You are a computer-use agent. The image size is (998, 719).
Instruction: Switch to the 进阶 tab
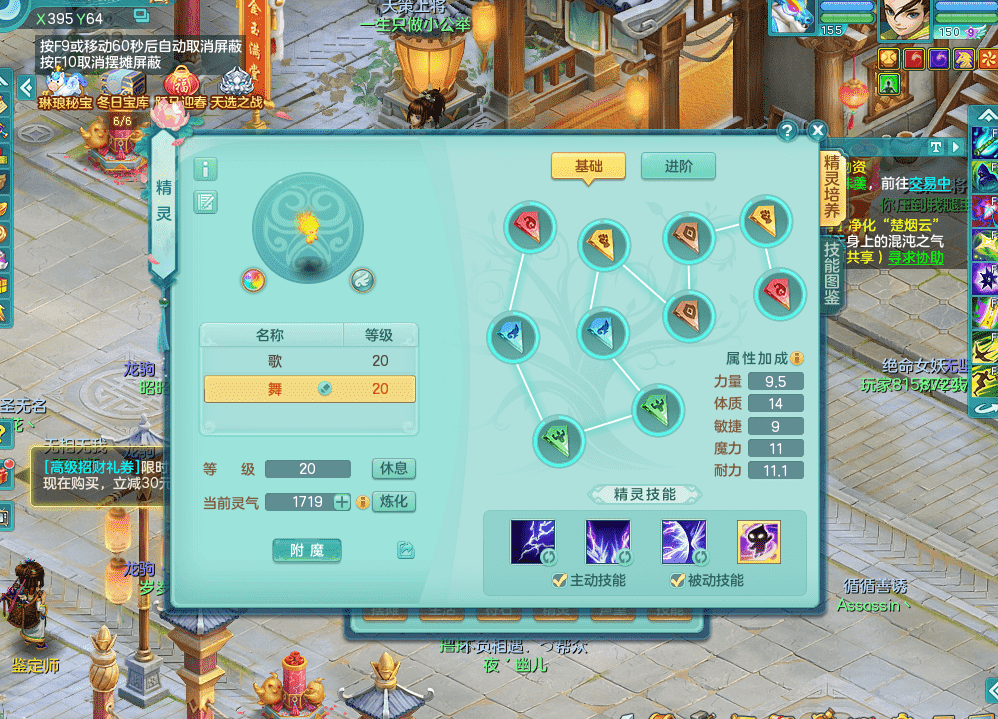[x=678, y=167]
